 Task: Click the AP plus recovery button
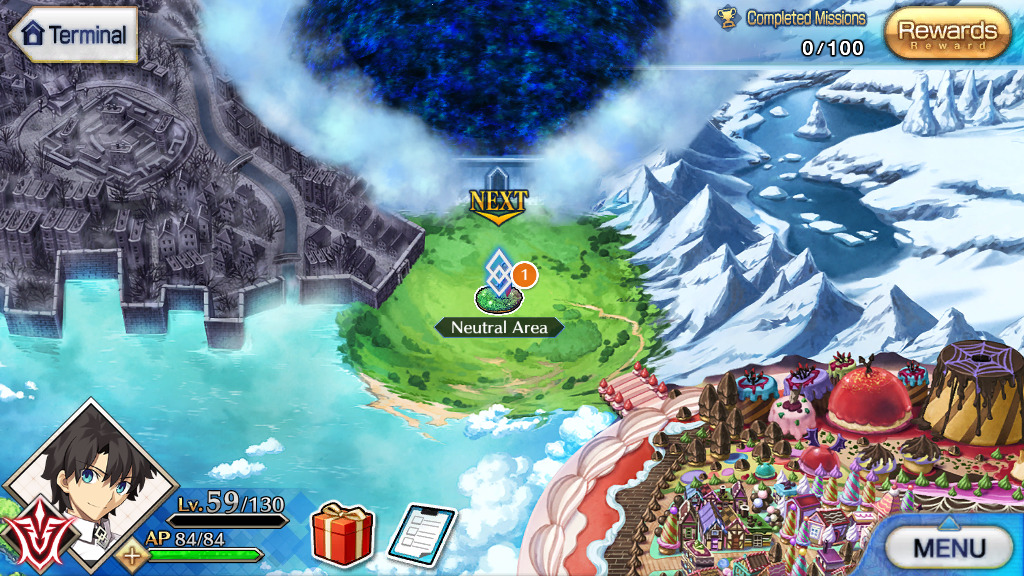[x=131, y=554]
